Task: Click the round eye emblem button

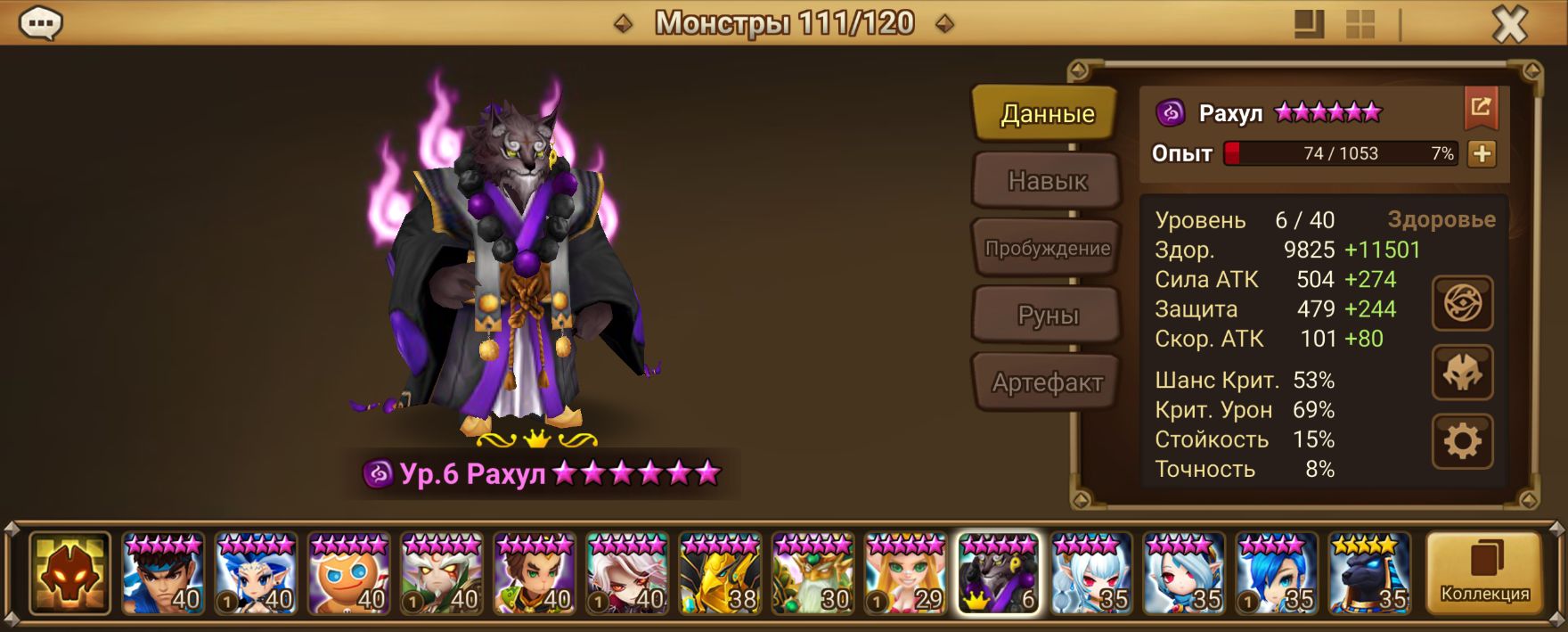Action: (x=1462, y=304)
